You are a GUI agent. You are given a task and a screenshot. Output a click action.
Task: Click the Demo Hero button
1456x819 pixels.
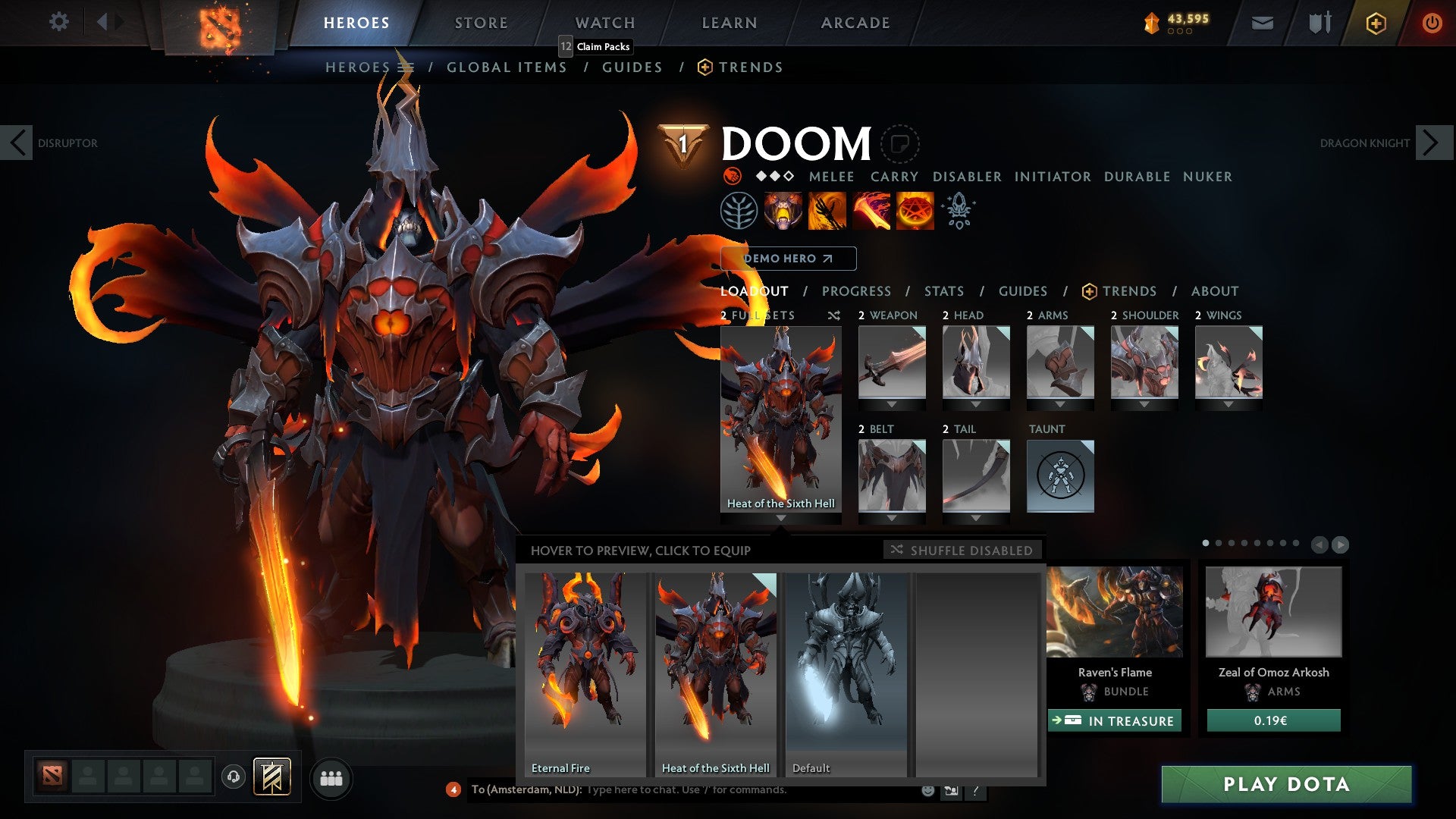click(786, 259)
